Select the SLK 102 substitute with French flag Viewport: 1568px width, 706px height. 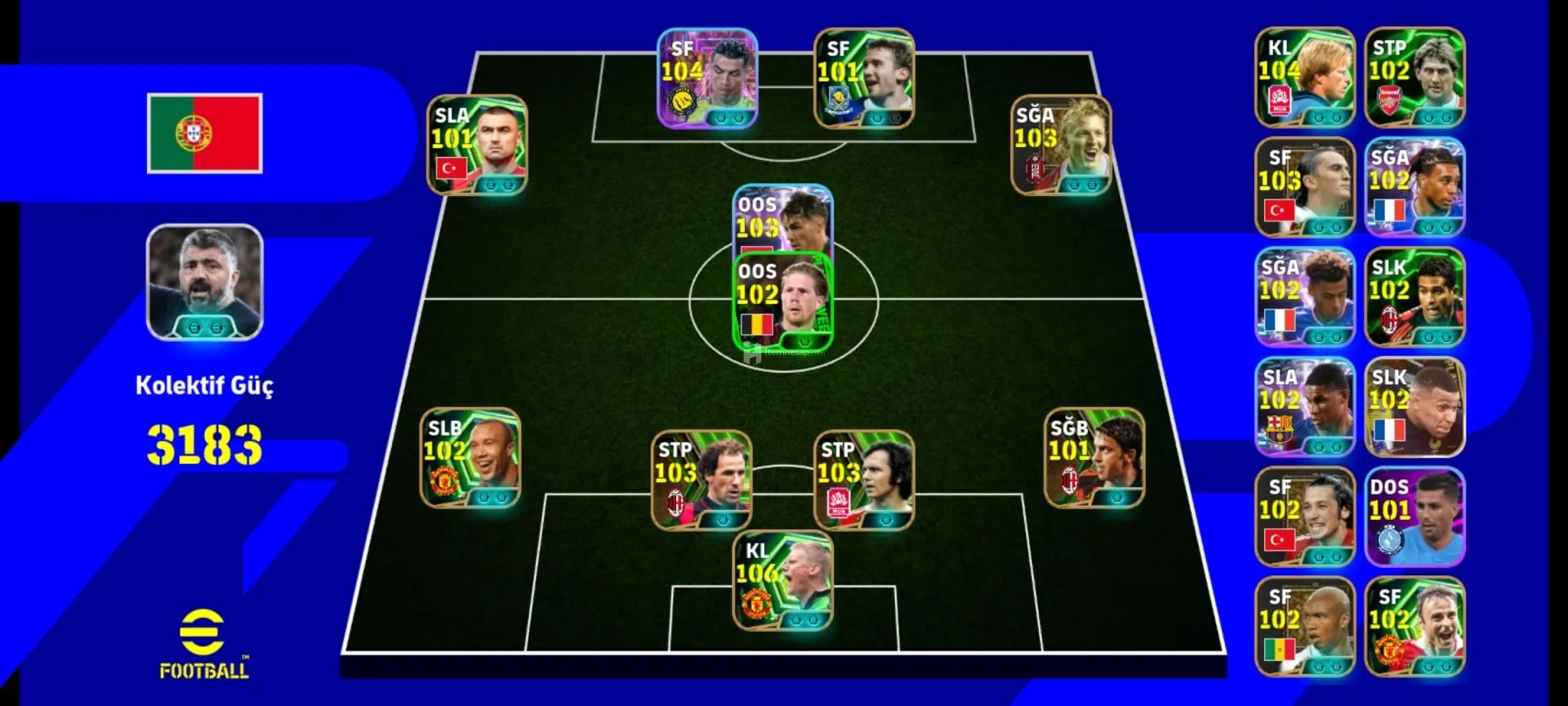1415,407
